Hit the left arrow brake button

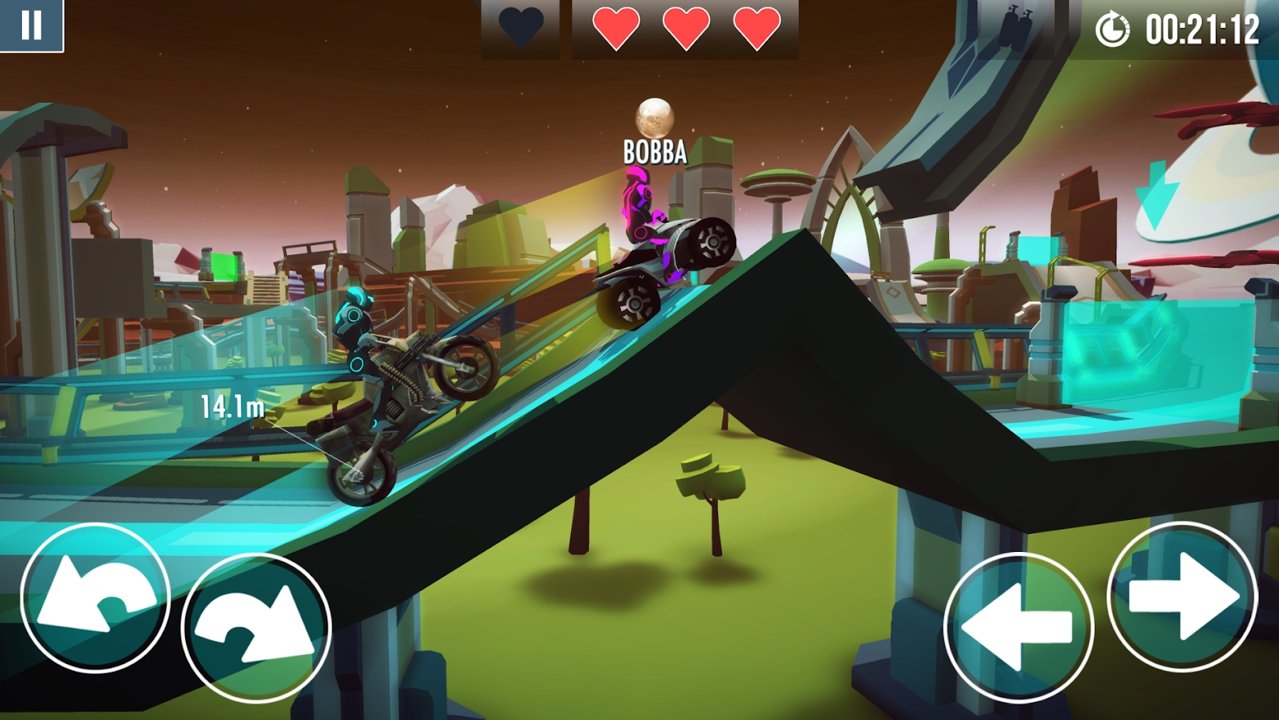click(x=1018, y=627)
